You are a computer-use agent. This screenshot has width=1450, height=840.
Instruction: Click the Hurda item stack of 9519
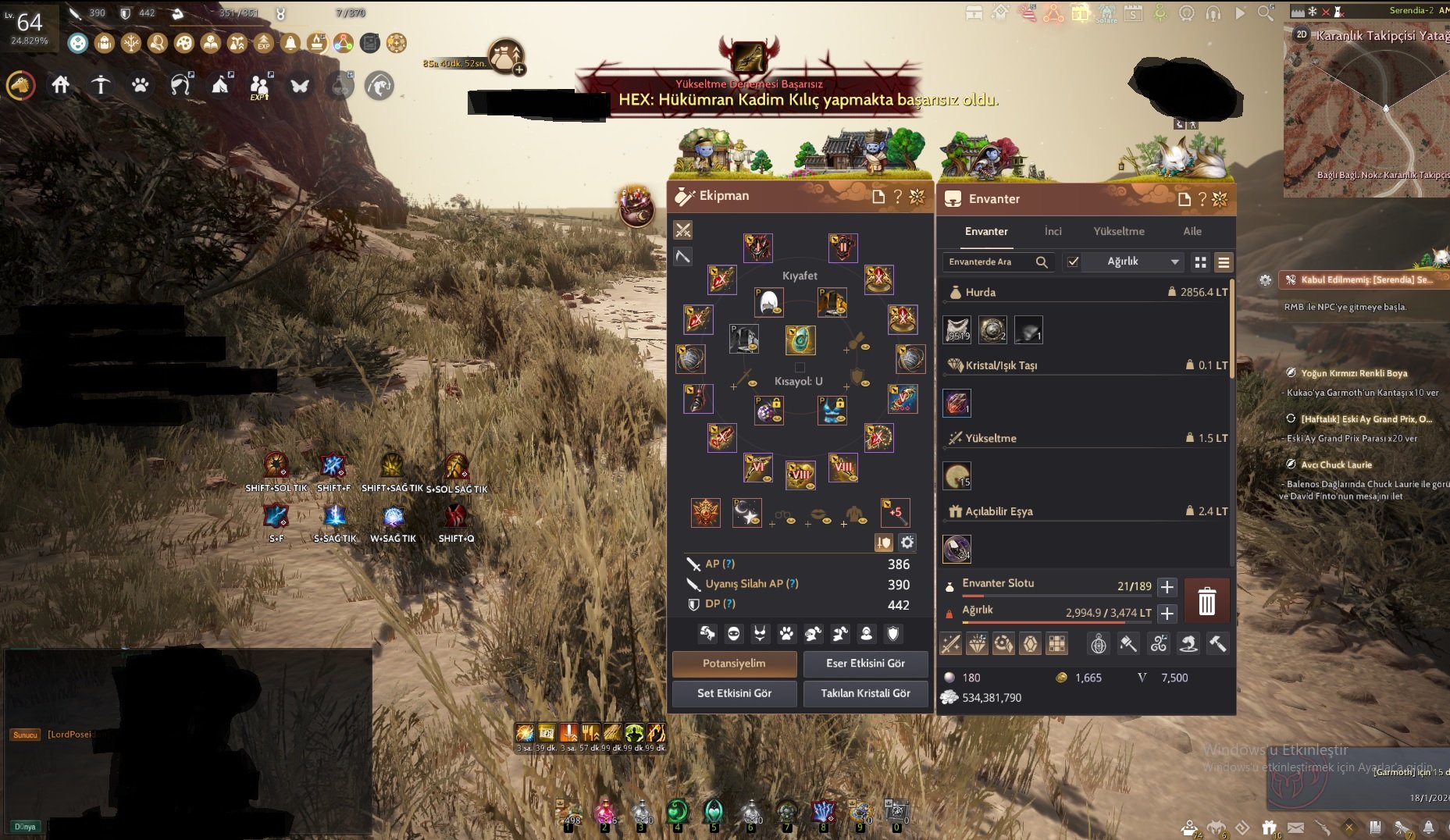(957, 330)
